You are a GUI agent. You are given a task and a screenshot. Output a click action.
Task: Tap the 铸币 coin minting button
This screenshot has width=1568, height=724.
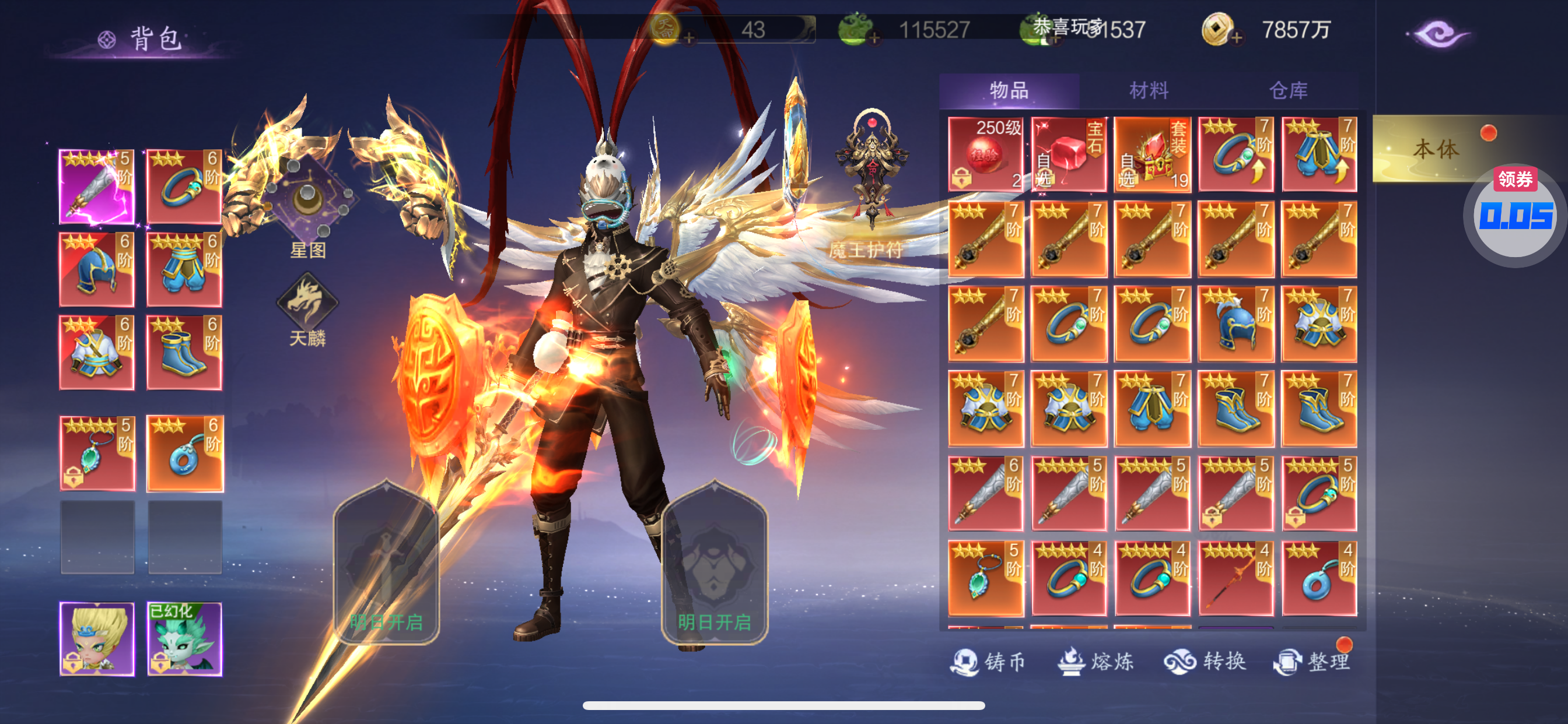pos(989,661)
